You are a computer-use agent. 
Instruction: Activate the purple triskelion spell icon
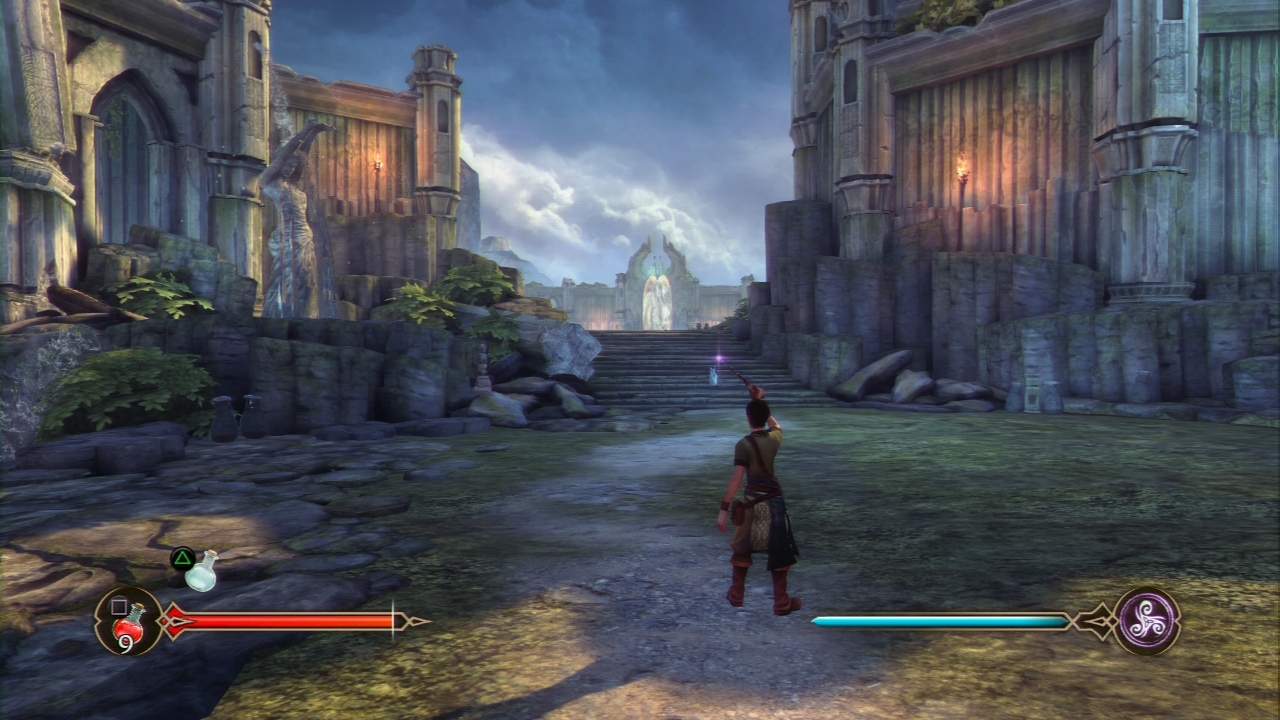pyautogui.click(x=1147, y=620)
